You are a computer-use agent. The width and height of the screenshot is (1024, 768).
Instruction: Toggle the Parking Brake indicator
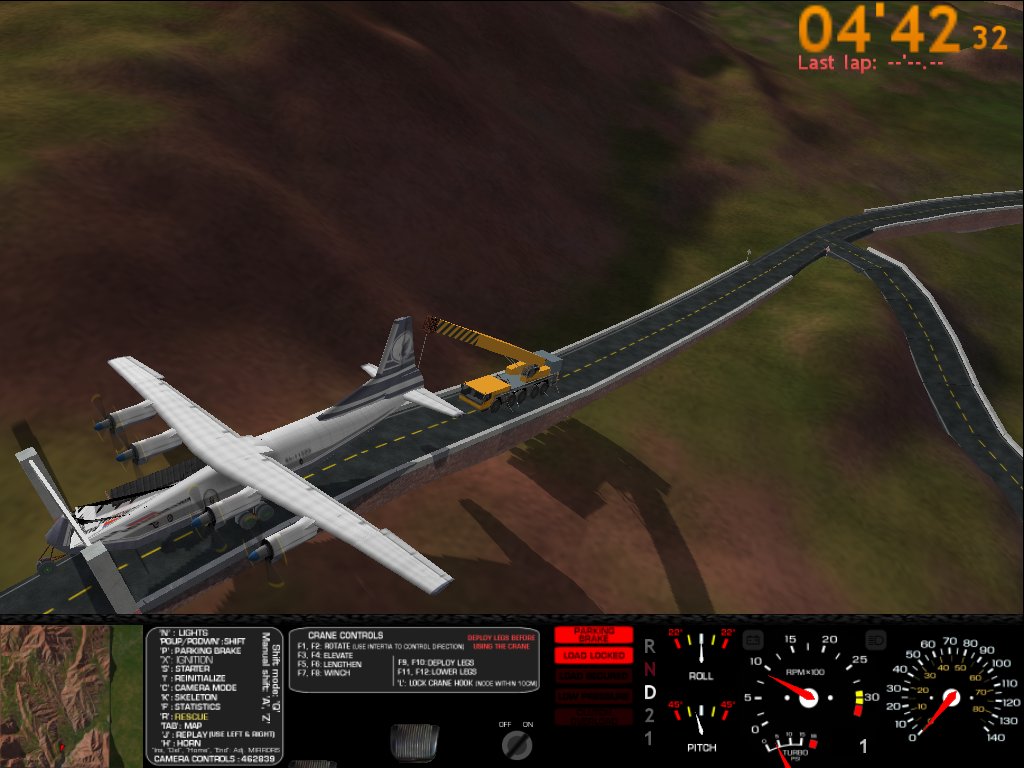[593, 635]
